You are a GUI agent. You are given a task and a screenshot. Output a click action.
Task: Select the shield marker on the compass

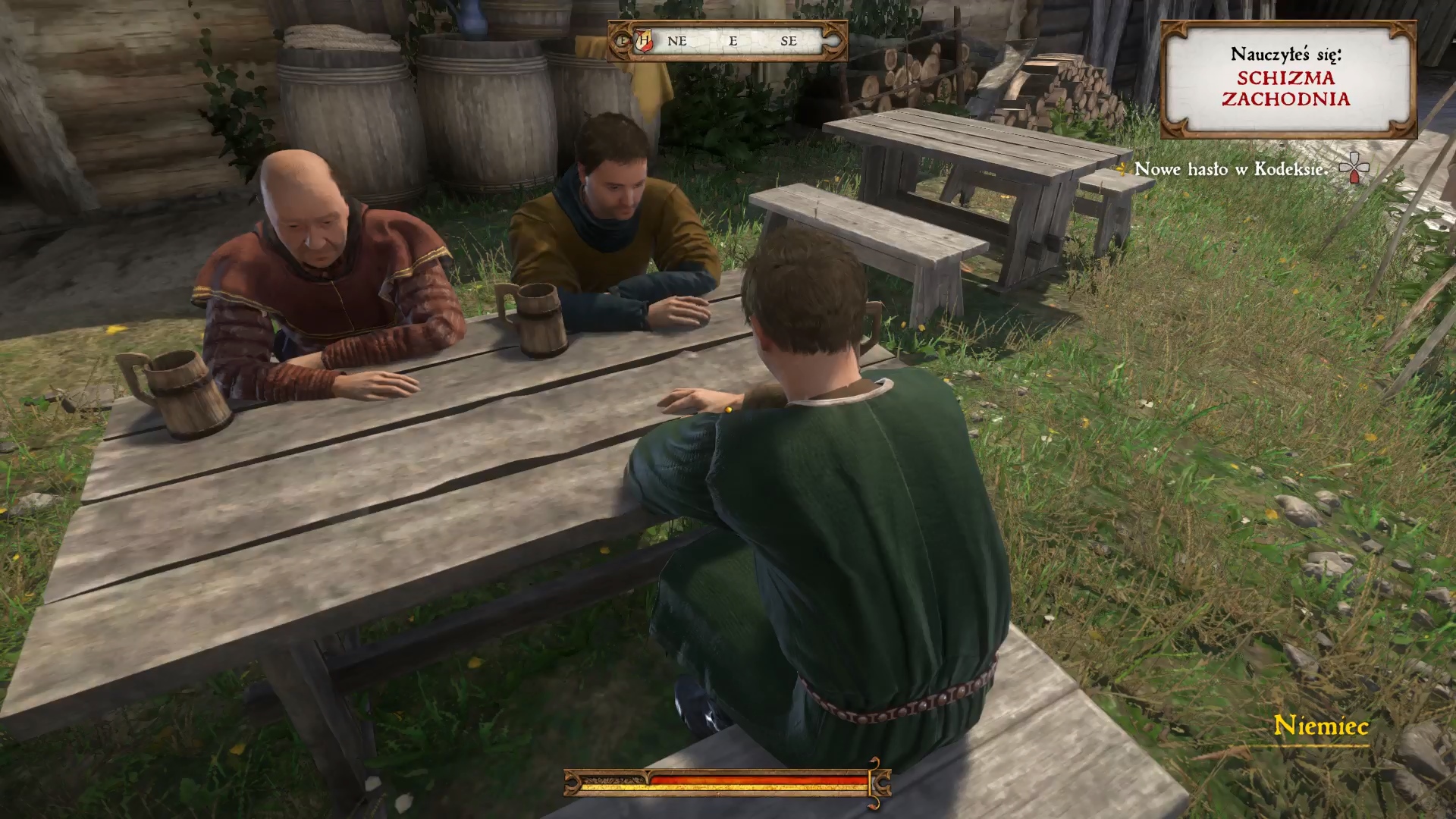click(644, 41)
